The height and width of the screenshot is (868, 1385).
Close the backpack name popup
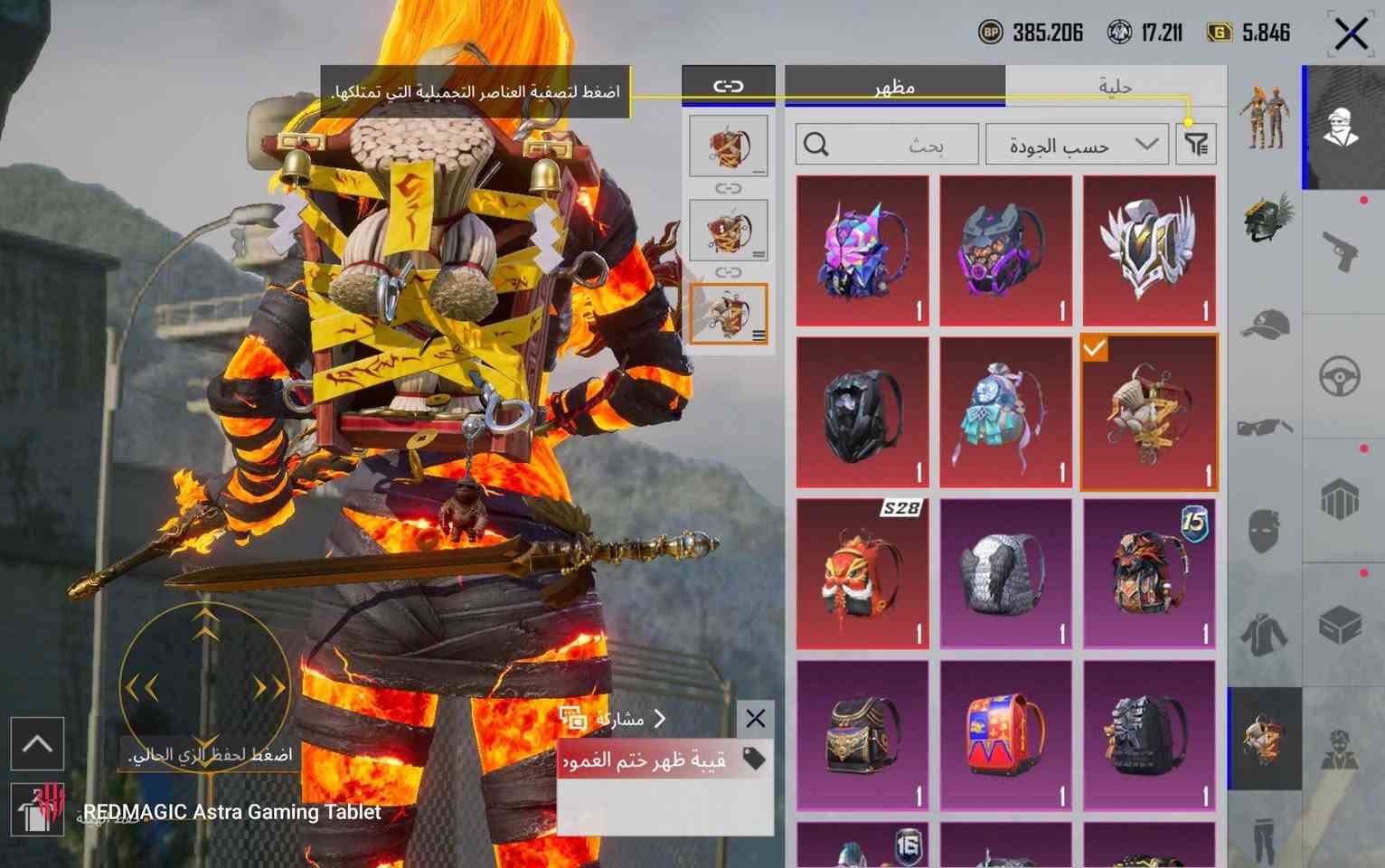click(755, 719)
